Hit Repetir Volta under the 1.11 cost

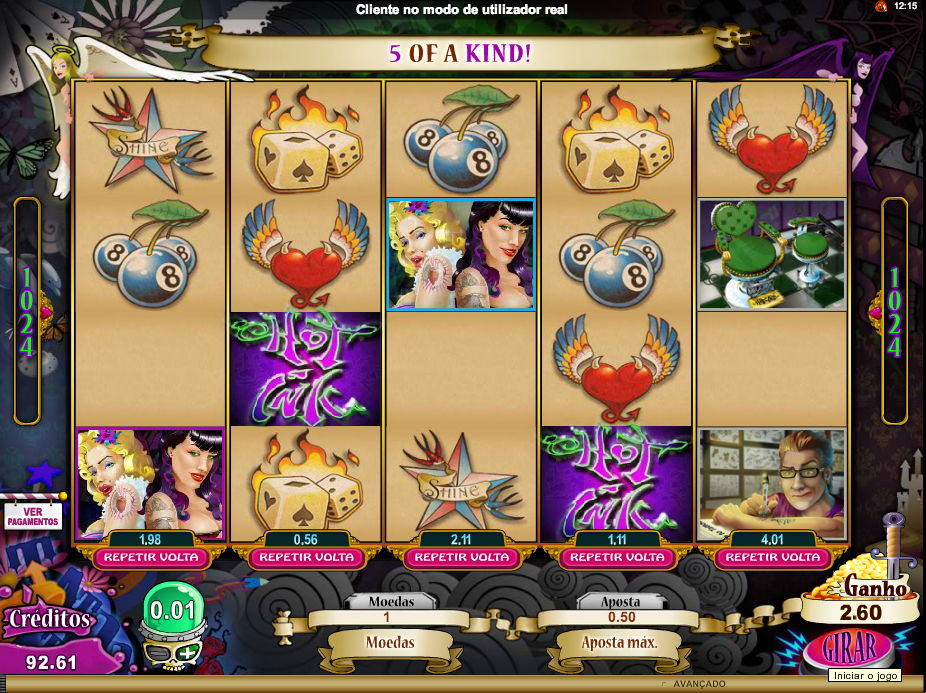[616, 557]
